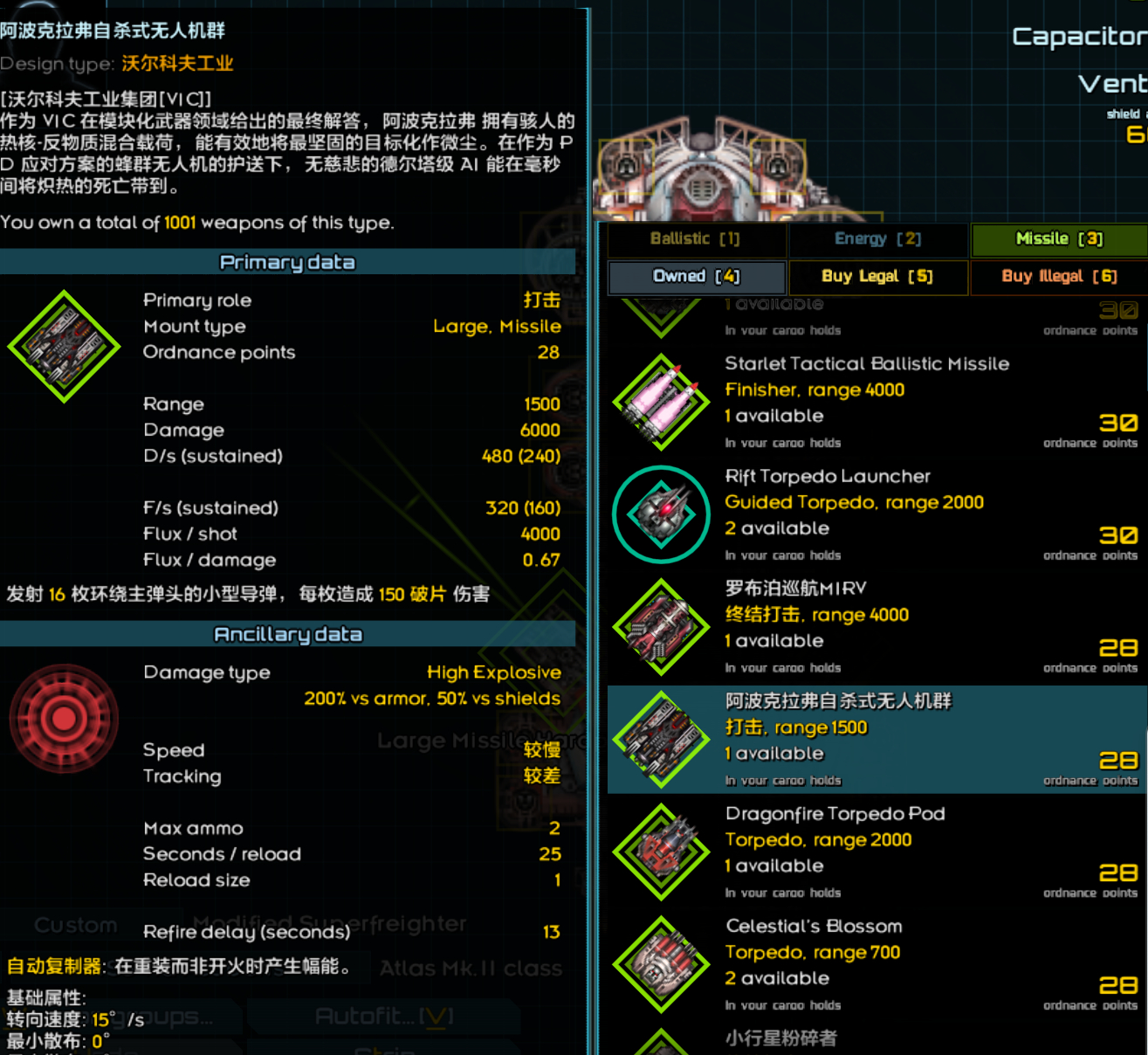This screenshot has width=1148, height=1055.
Task: Select the Starlet Tactical Ballistic Missile icon
Action: [661, 401]
